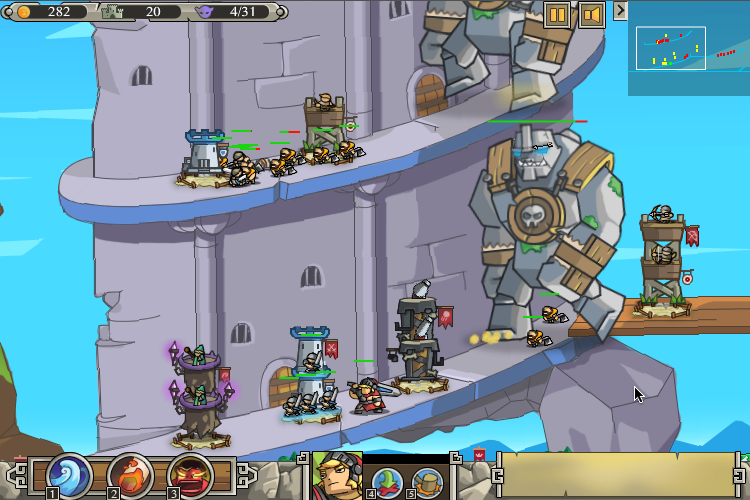This screenshot has height=500, width=750.
Task: Collapse the minimap with the arrow button
Action: [620, 10]
